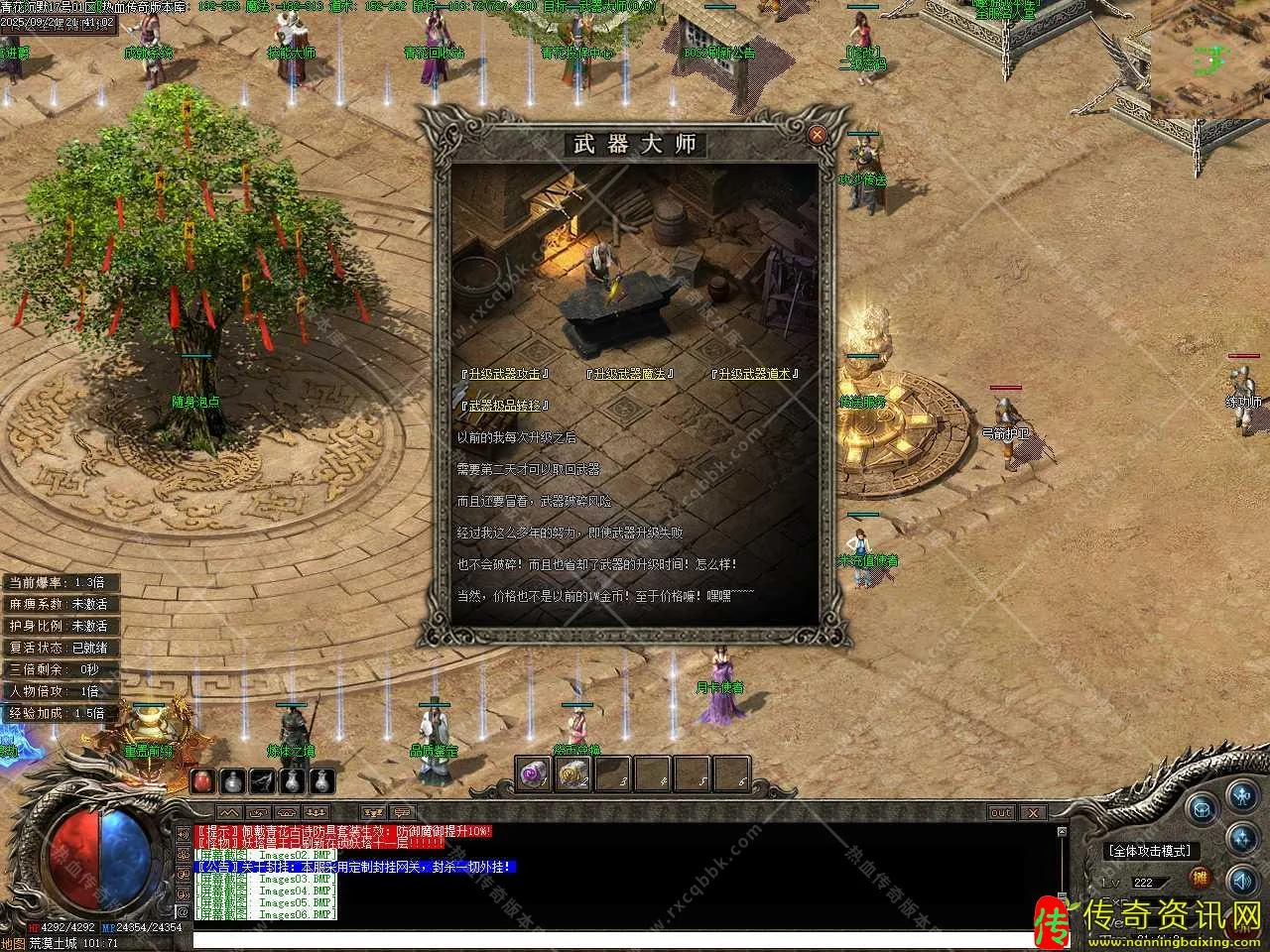Screen dimensions: 1270x952
Task: Click the X button beside the out button
Action: [x=1033, y=813]
